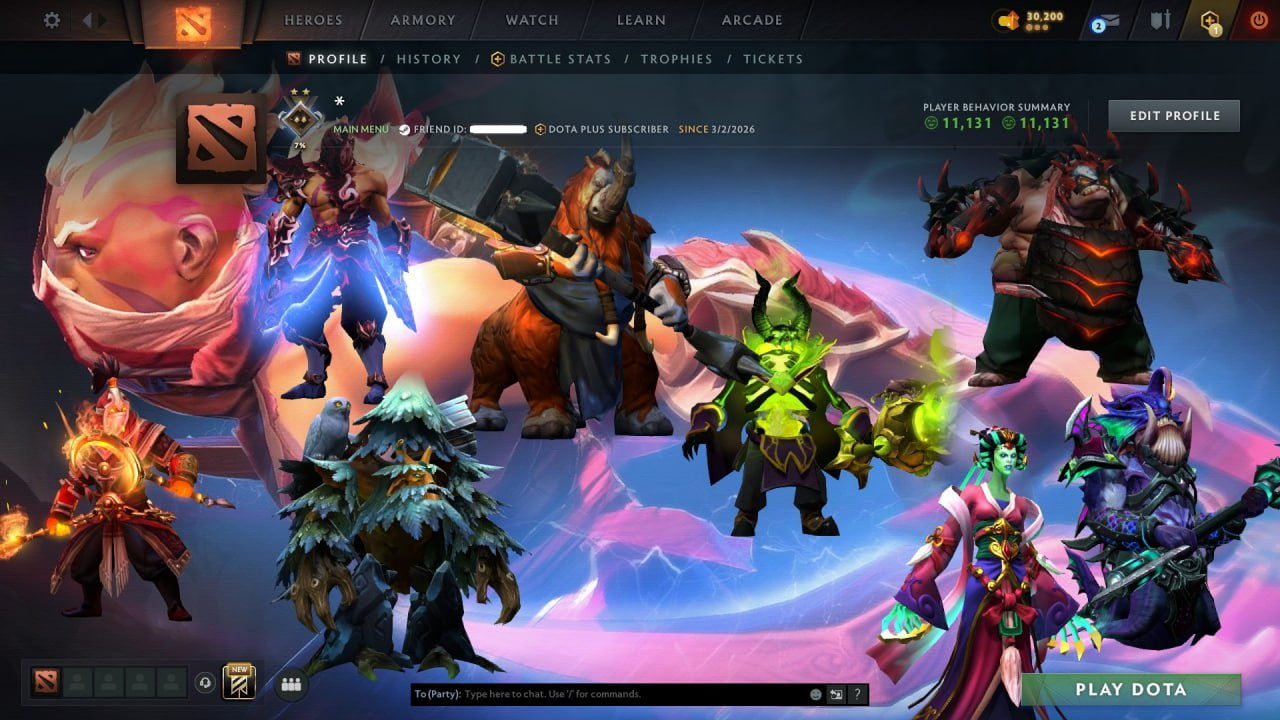Switch to the HISTORY tab

(428, 59)
